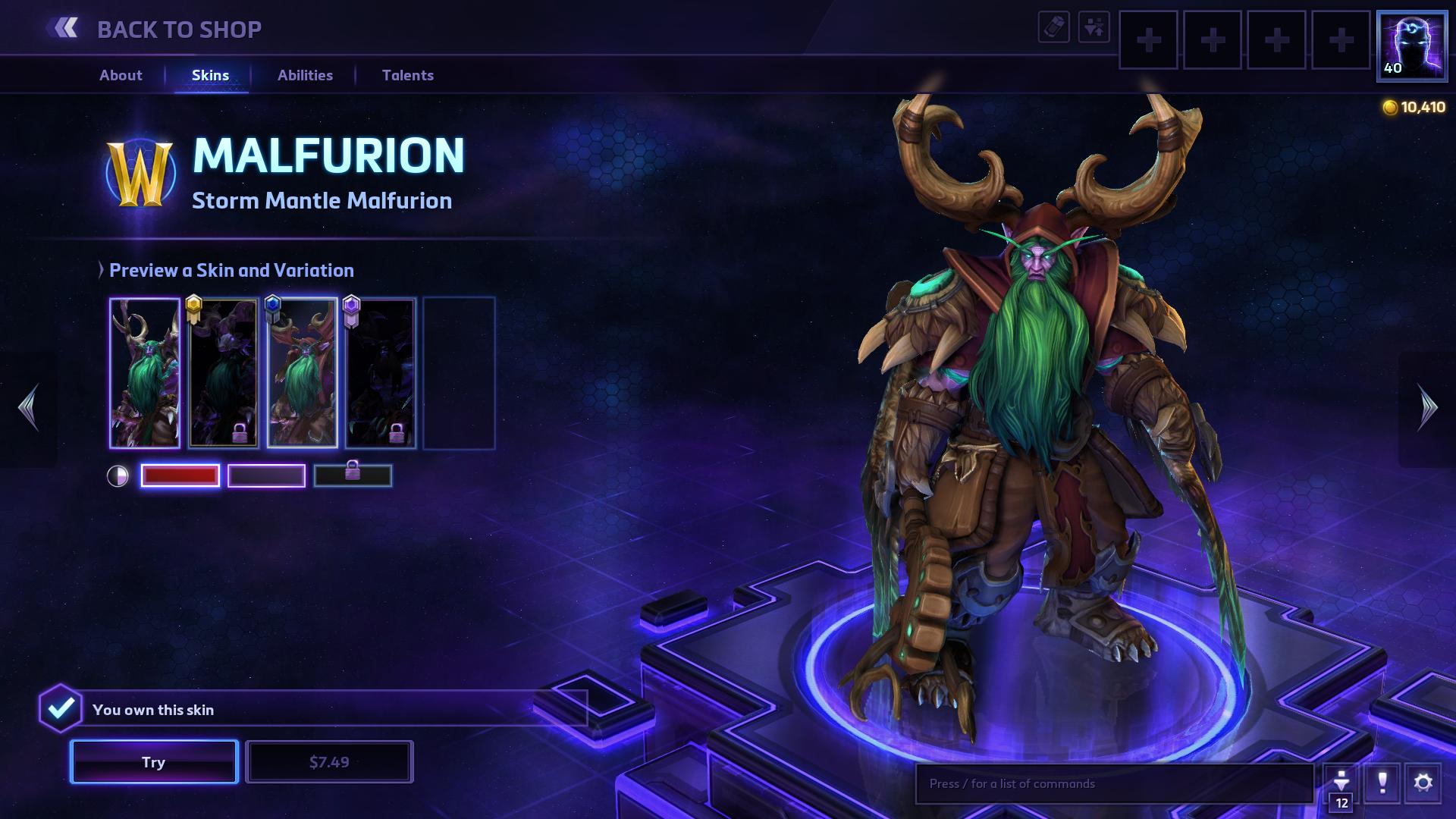
Task: Select the first Malfurion skin thumbnail
Action: (145, 373)
